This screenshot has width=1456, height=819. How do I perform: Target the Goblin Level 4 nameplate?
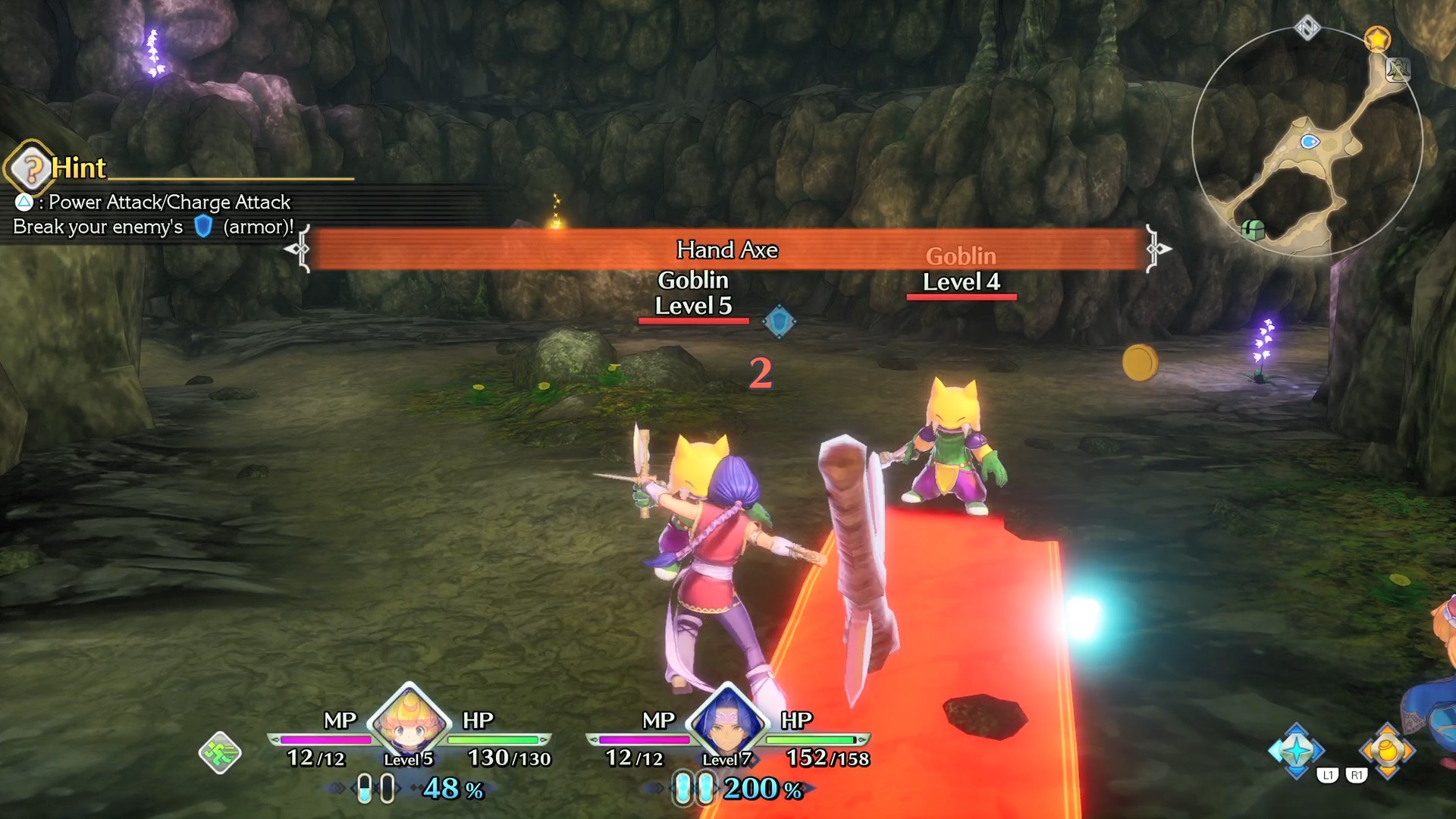tap(961, 270)
